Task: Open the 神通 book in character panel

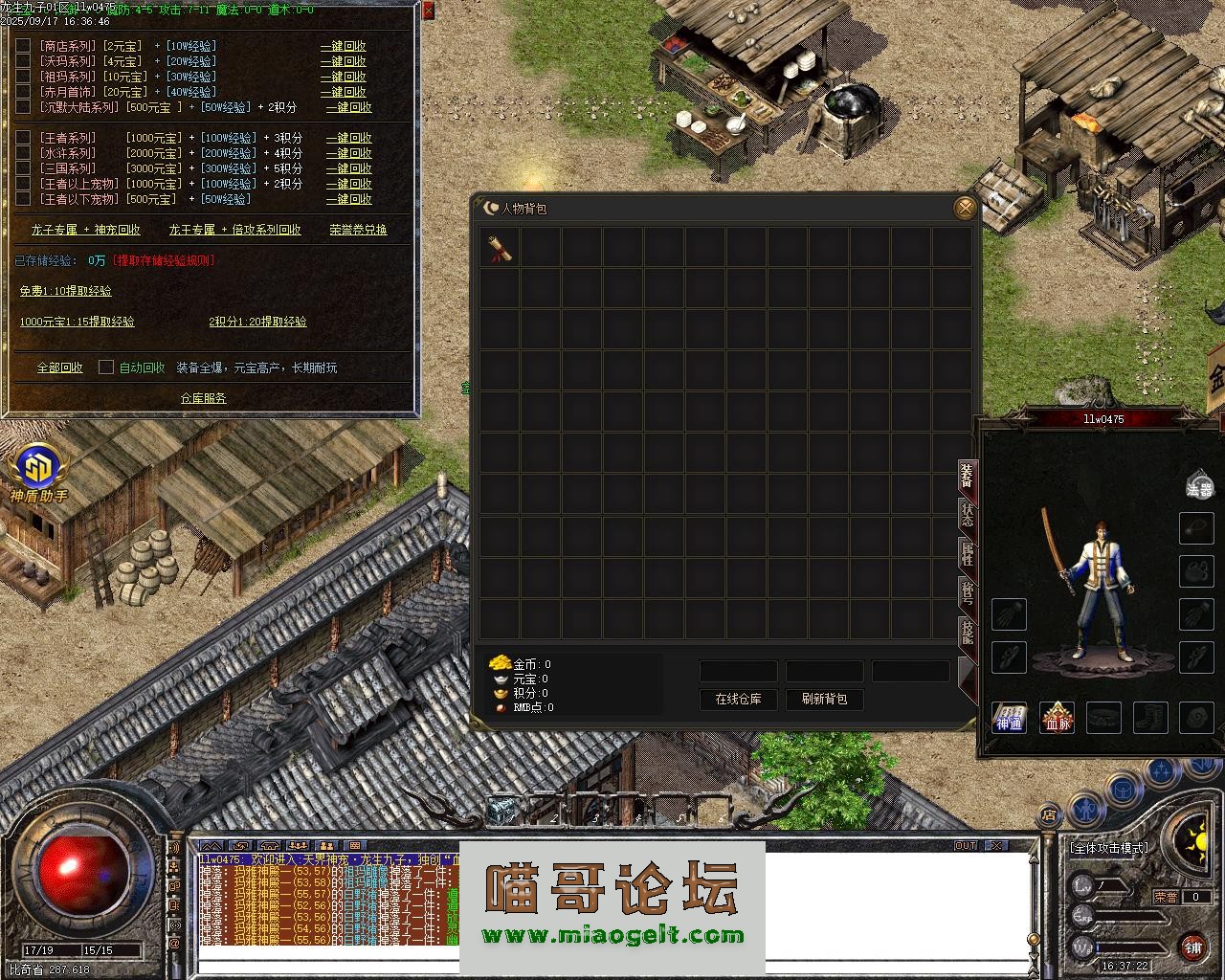Action: [1009, 717]
